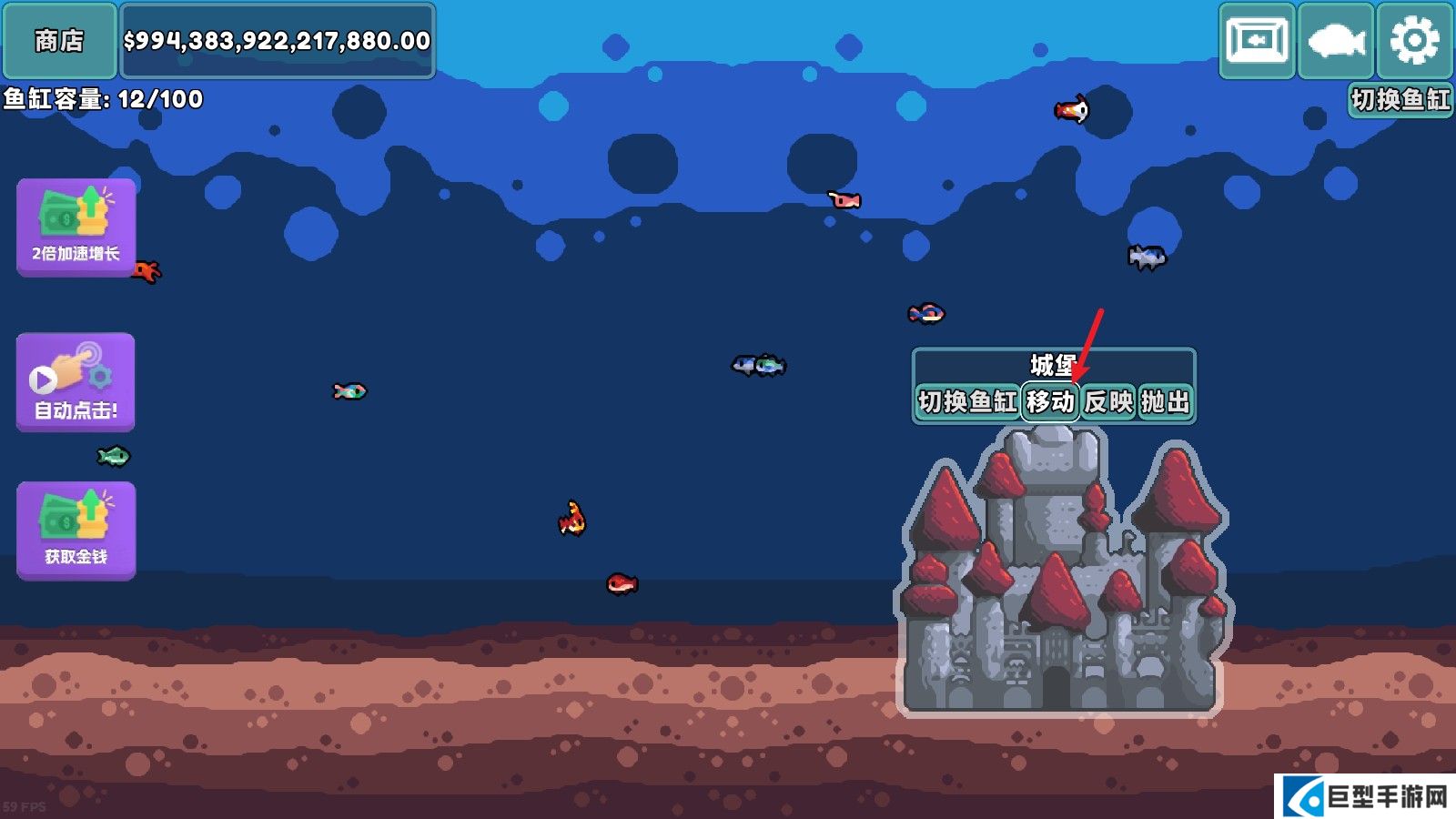Viewport: 1456px width, 819px height.
Task: Select 抛出 to discard the castle
Action: click(1165, 401)
